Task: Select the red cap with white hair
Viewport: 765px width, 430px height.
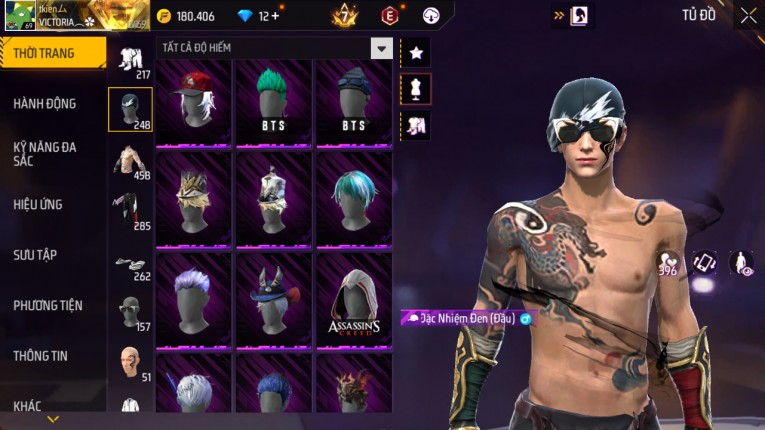Action: [x=194, y=102]
